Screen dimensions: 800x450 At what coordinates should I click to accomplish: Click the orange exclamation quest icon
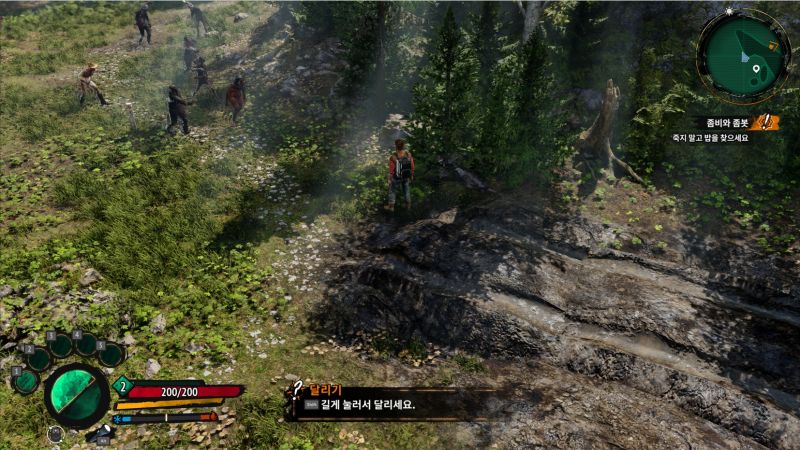767,122
